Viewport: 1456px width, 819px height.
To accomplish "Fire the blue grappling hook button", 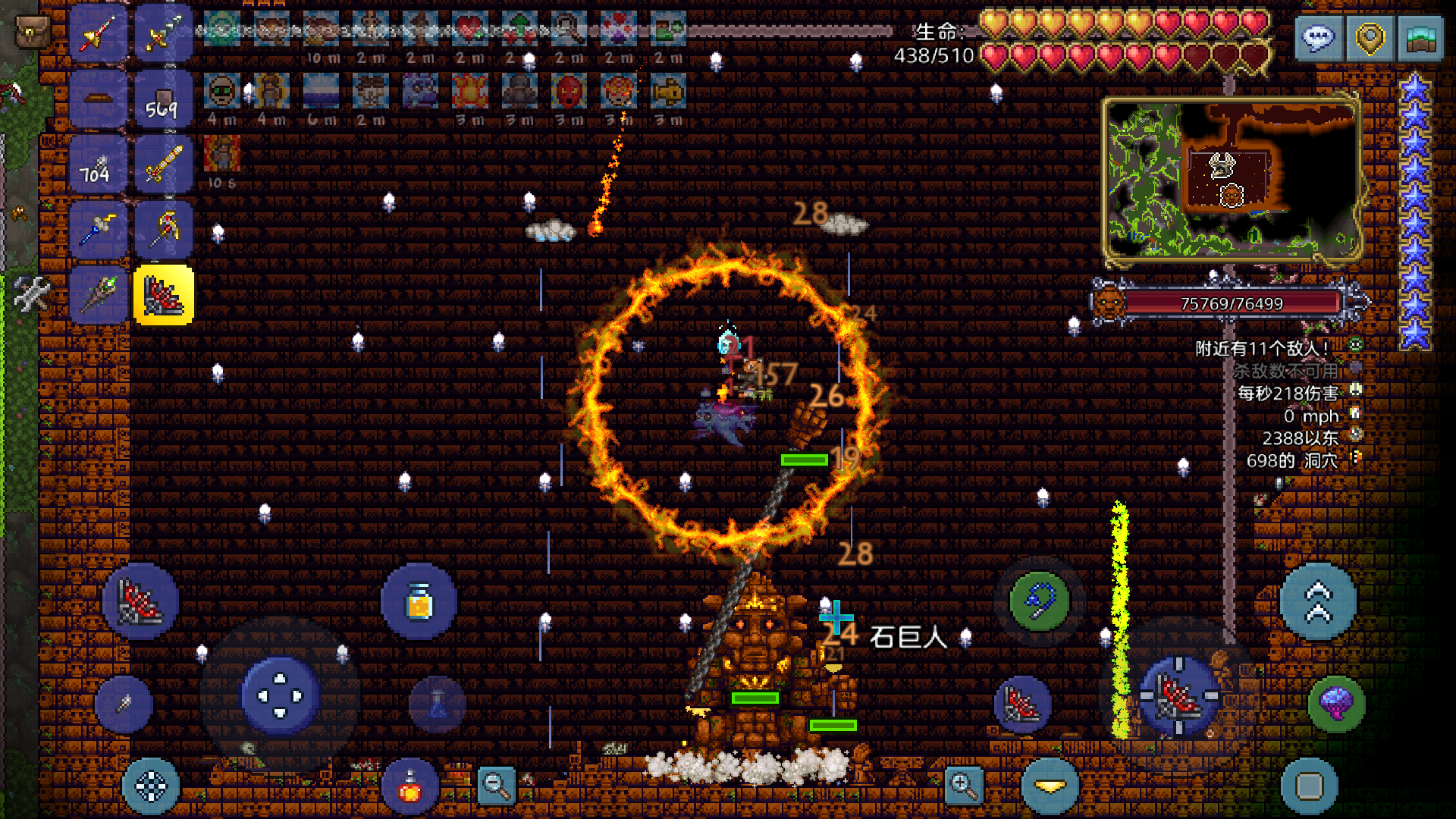I will [x=1039, y=601].
